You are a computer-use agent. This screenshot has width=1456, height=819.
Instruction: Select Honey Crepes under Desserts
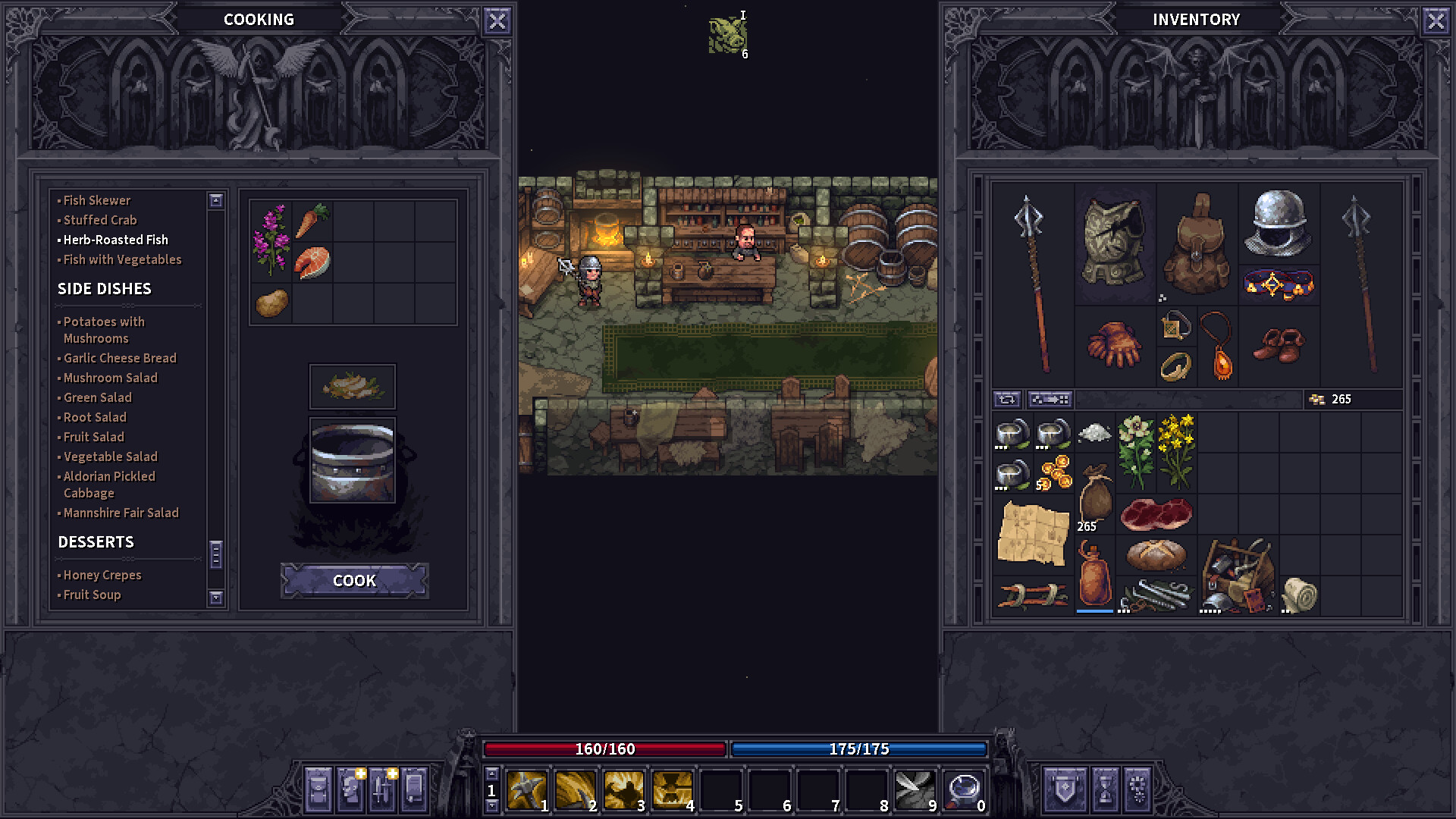(102, 575)
